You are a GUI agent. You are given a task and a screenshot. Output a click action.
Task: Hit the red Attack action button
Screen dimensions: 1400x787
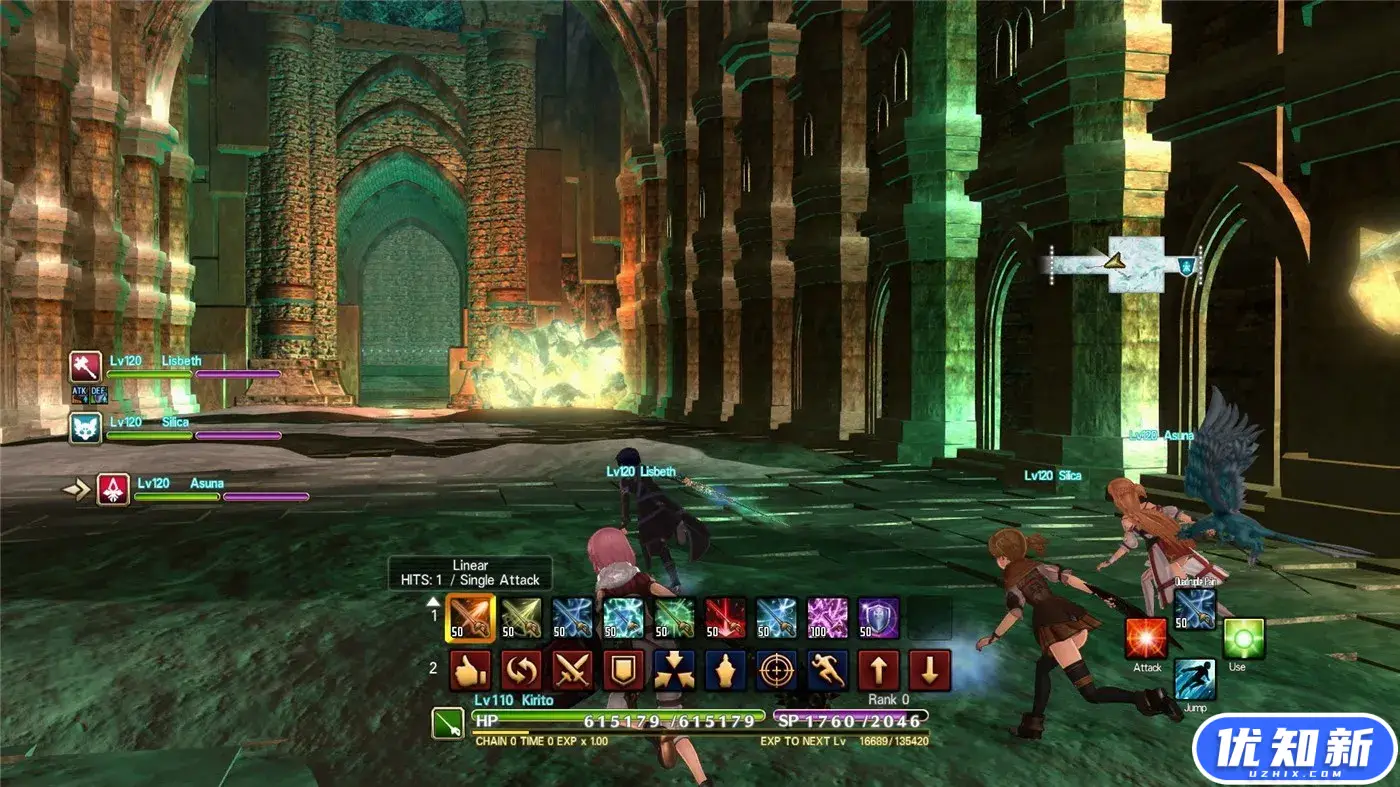pos(1146,638)
